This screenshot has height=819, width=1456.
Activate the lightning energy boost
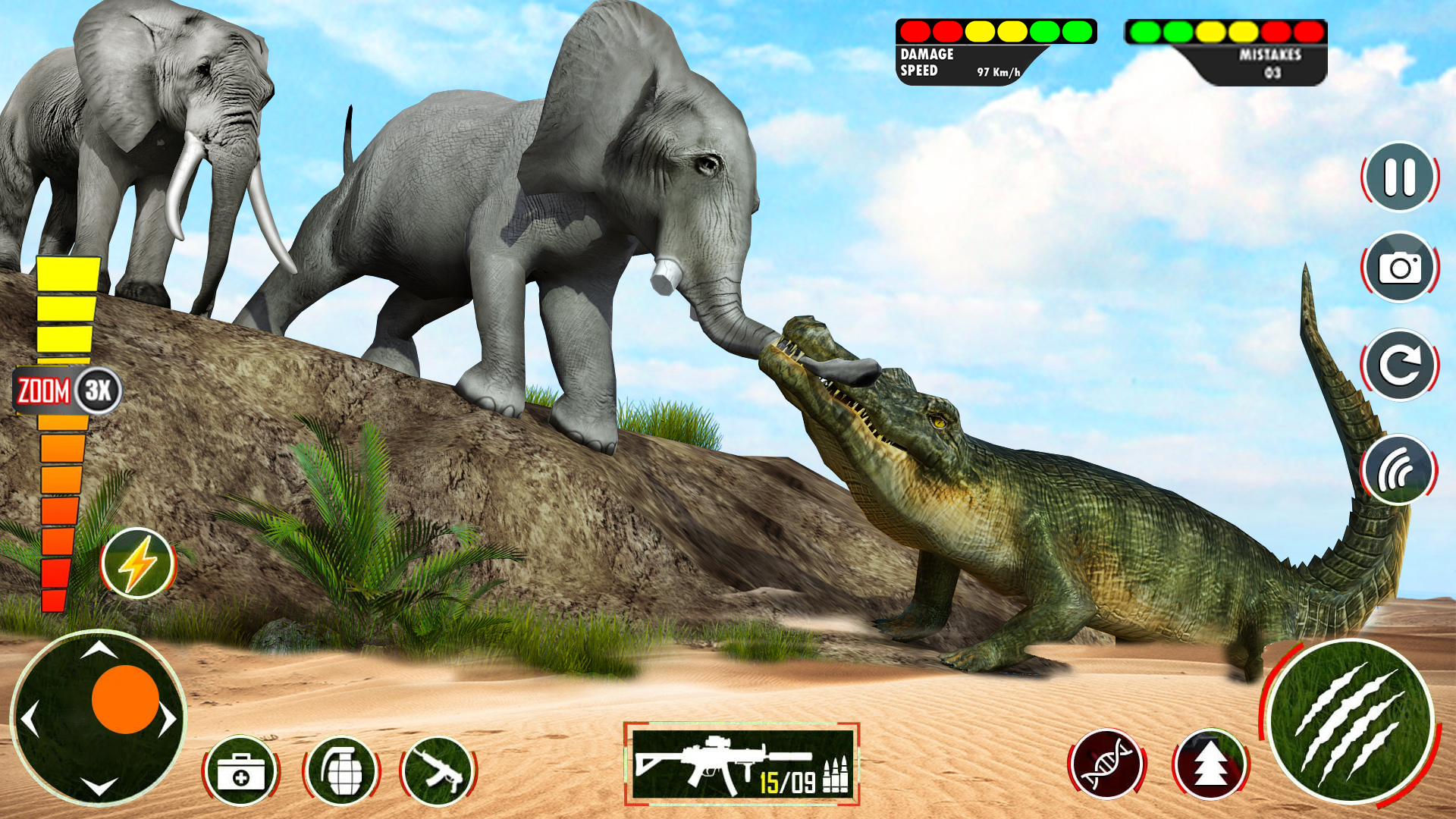pyautogui.click(x=136, y=563)
